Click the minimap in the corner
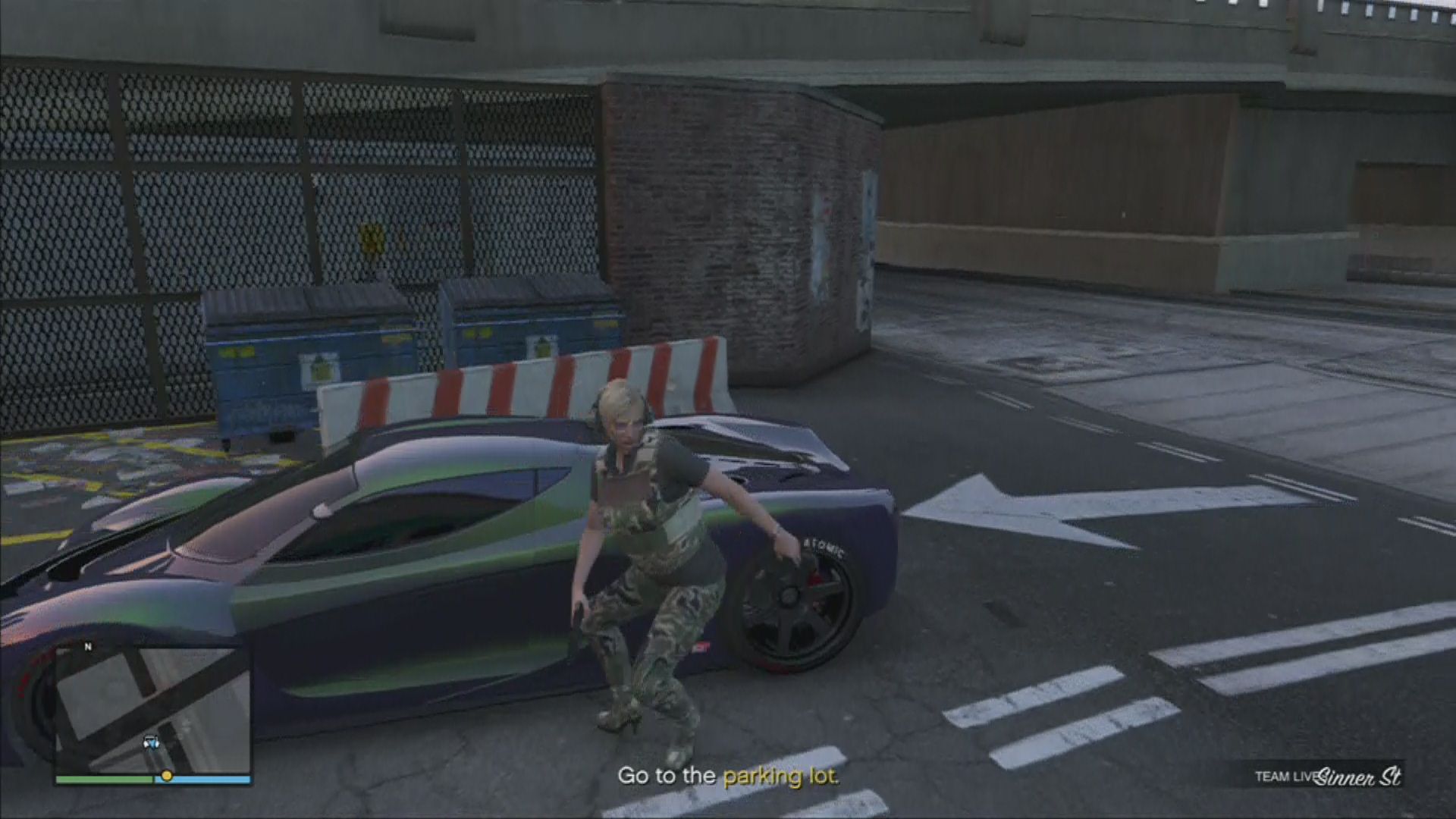Viewport: 1456px width, 819px height. coord(152,709)
